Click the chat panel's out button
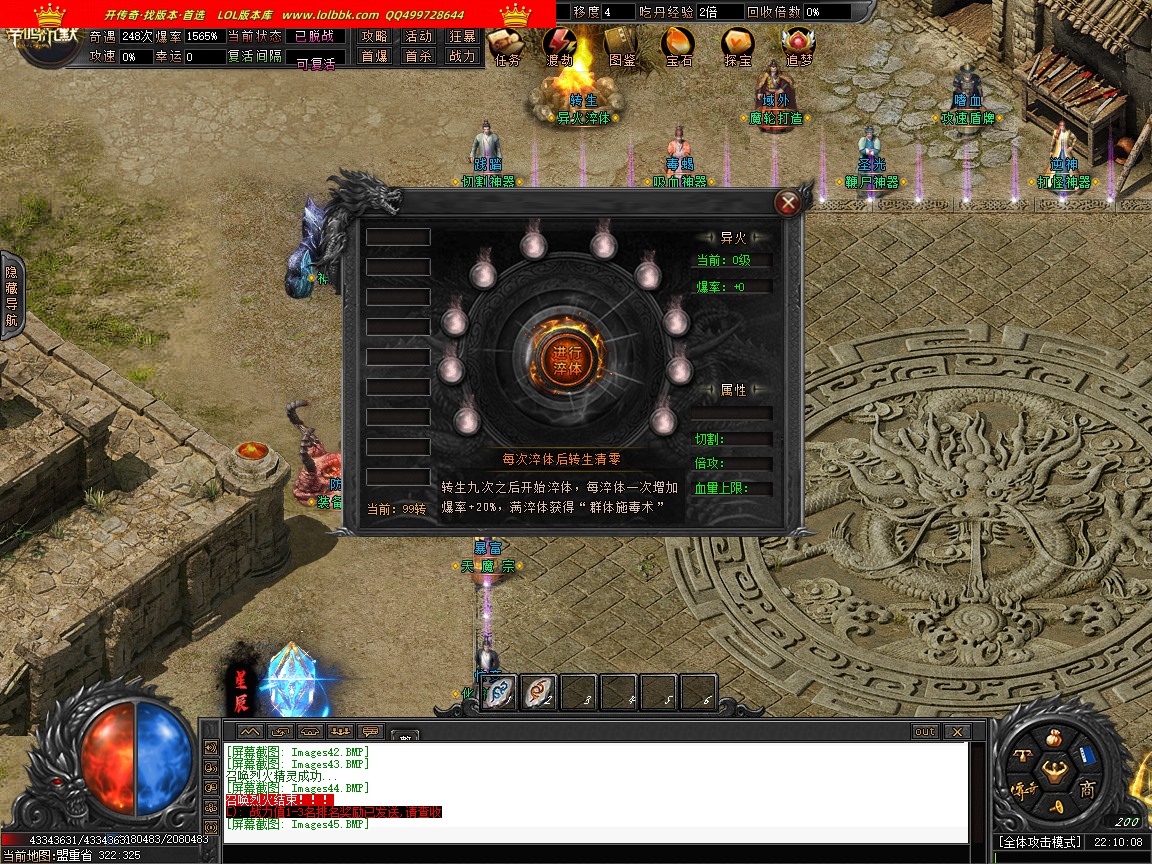Image resolution: width=1152 pixels, height=864 pixels. coord(925,732)
